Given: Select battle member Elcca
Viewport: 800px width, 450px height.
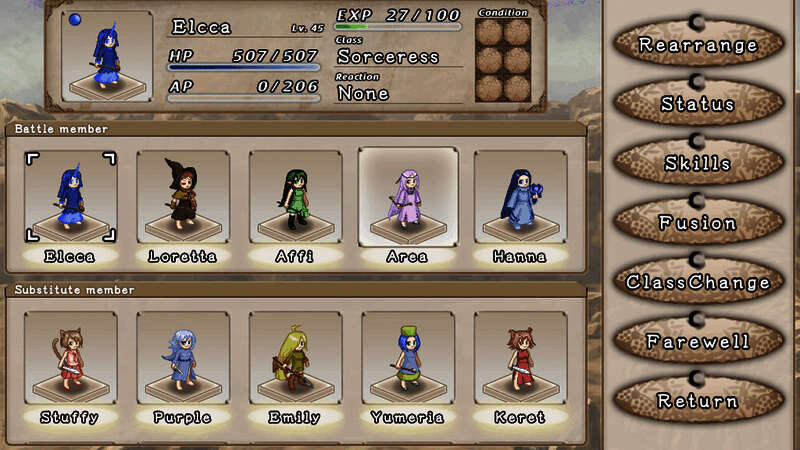Looking at the screenshot, I should [70, 198].
